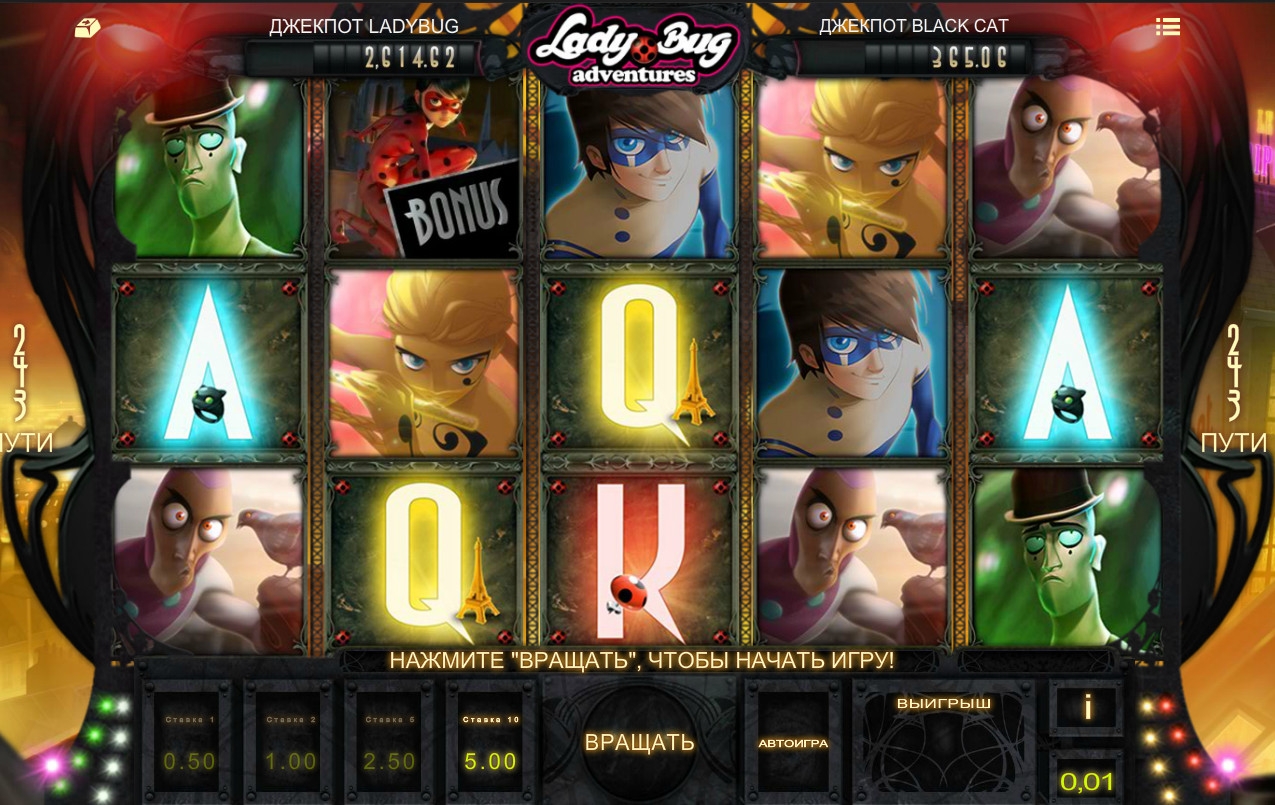Click the white box icon in the top corner
Screen dimensions: 1275x805
click(x=87, y=28)
